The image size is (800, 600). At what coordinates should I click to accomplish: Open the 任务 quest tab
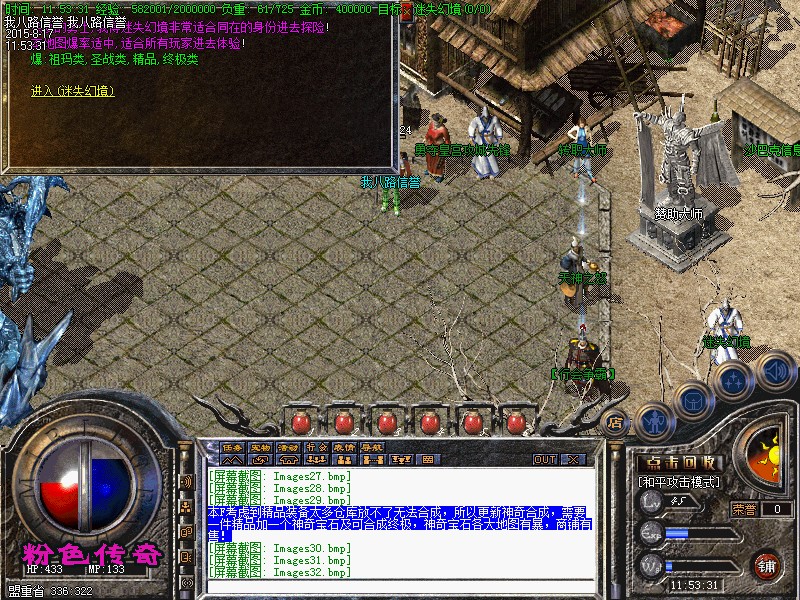tap(233, 446)
